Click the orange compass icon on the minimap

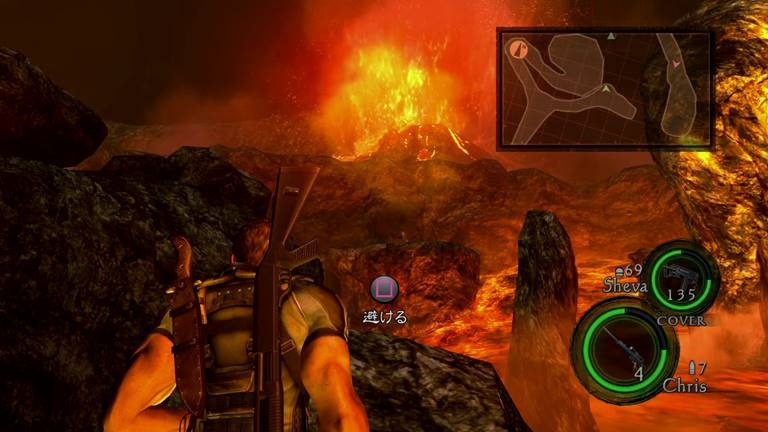click(519, 47)
